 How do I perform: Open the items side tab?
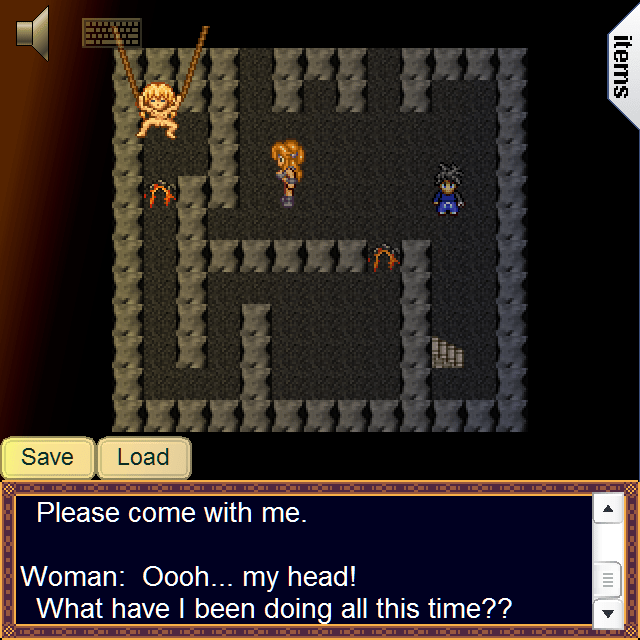coord(622,68)
